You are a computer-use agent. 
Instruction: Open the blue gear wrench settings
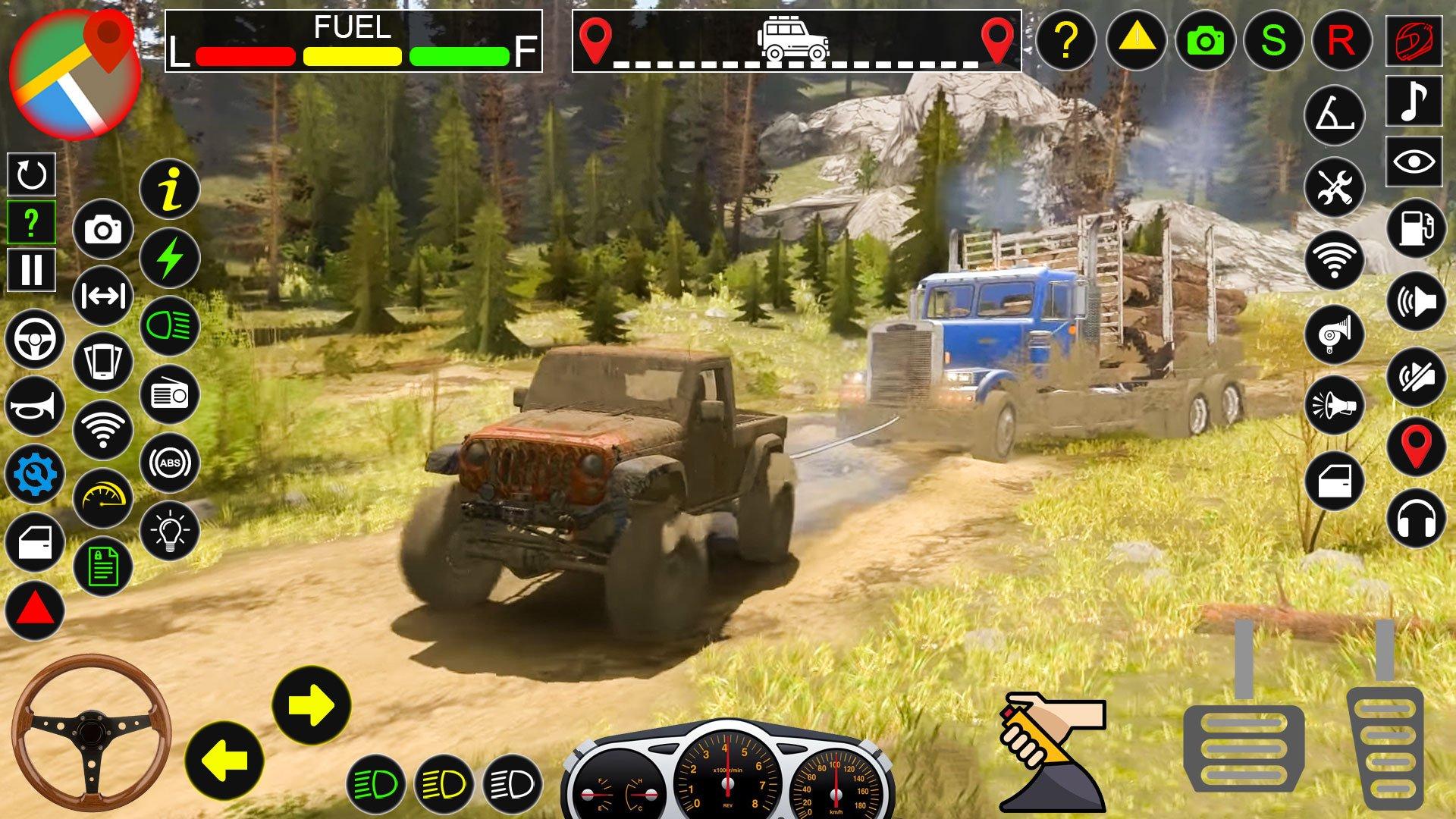tap(35, 475)
